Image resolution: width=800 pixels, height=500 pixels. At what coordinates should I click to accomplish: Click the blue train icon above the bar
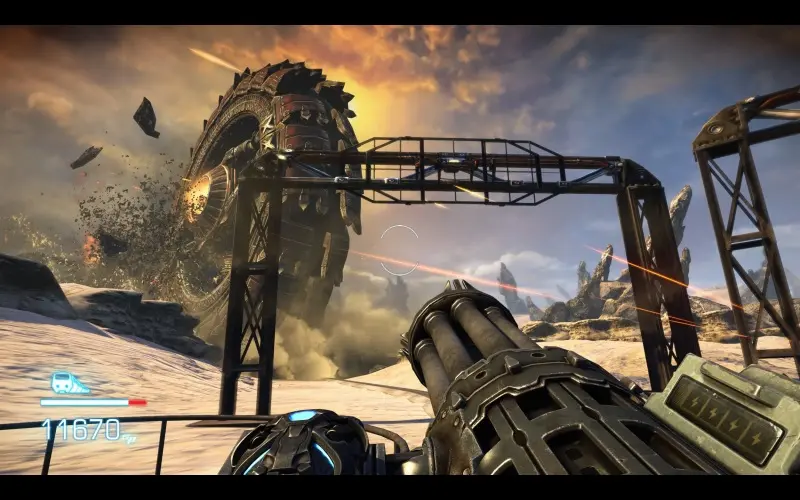point(69,384)
